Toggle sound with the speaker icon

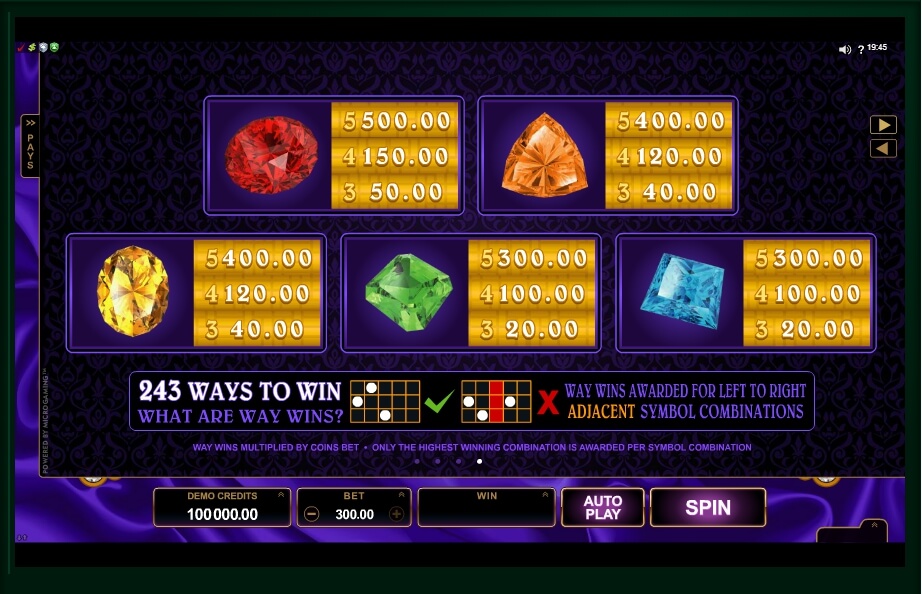click(x=844, y=49)
